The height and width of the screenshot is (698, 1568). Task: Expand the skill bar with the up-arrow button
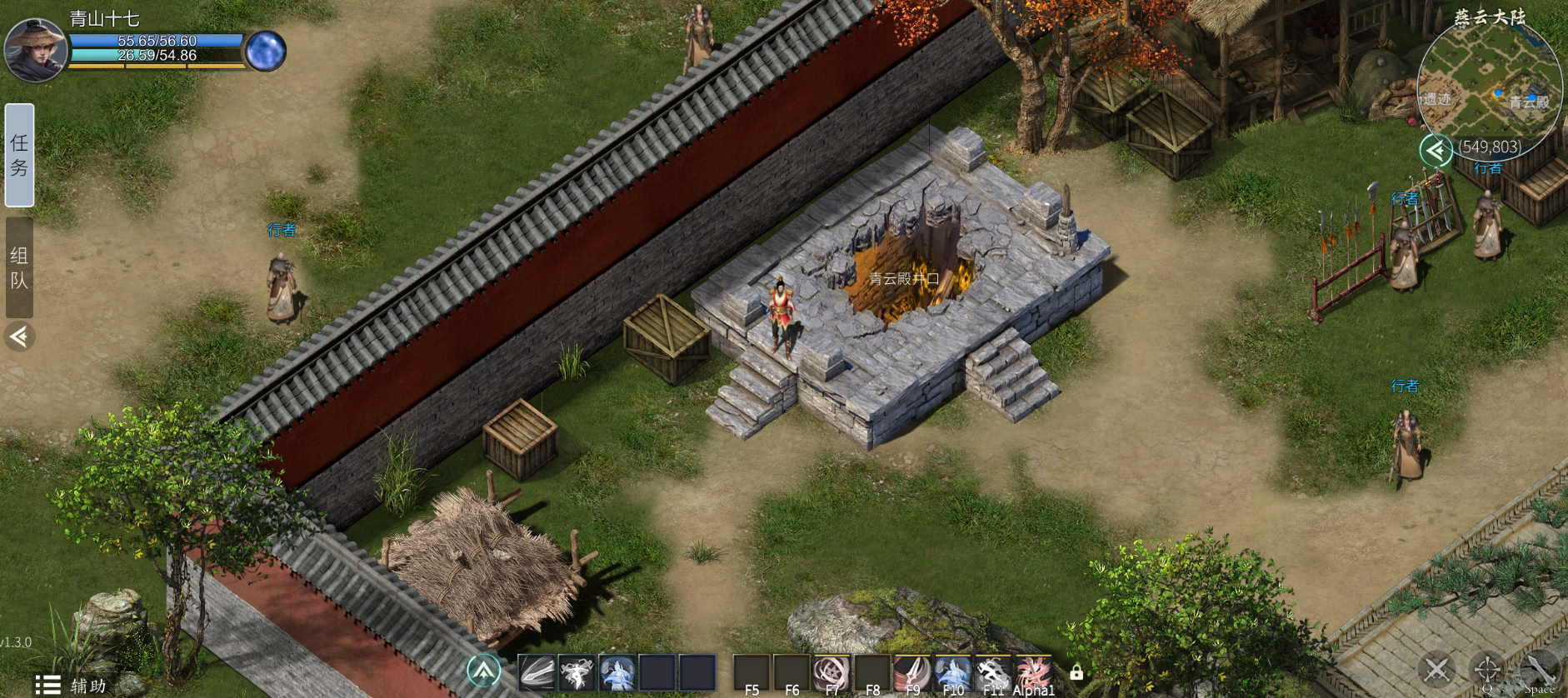(483, 670)
